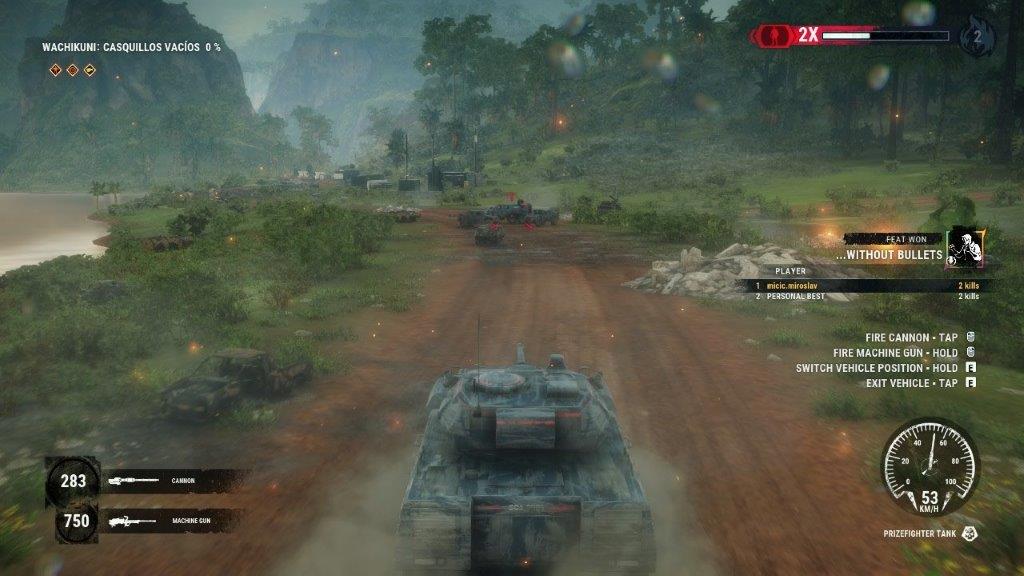Select the Machine Gun weapon slot
The height and width of the screenshot is (576, 1024).
click(x=150, y=520)
